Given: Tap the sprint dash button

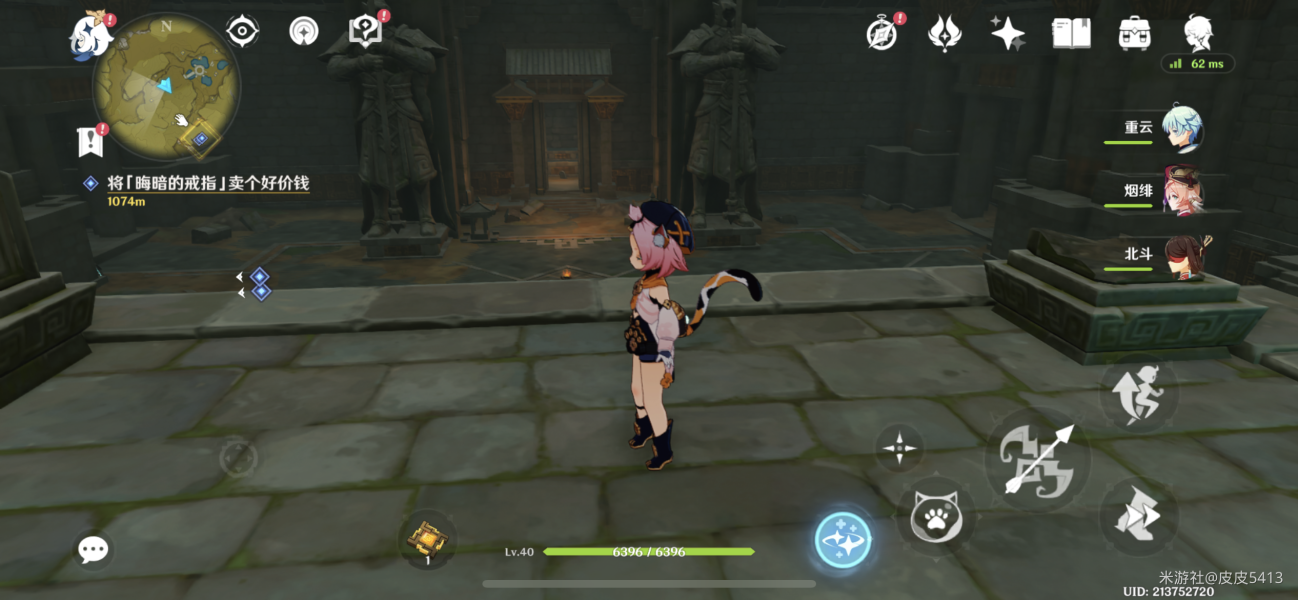Looking at the screenshot, I should 1138,517.
